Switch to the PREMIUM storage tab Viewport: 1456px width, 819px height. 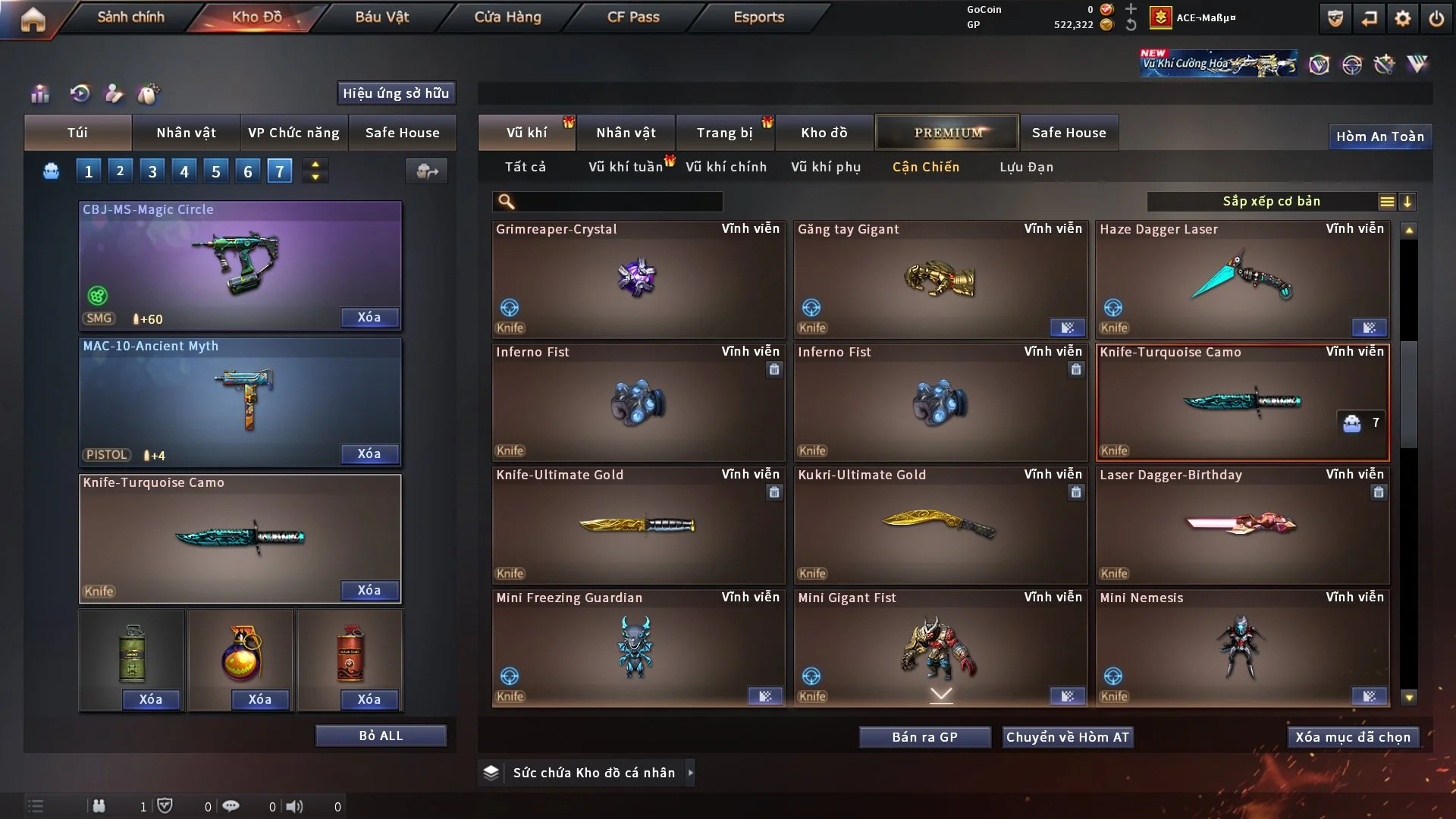coord(947,133)
